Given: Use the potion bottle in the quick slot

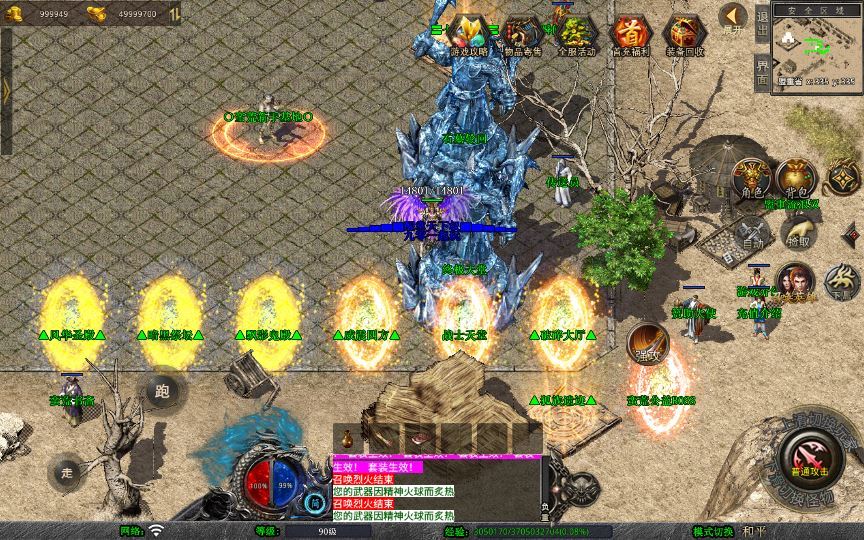Looking at the screenshot, I should click(x=347, y=438).
